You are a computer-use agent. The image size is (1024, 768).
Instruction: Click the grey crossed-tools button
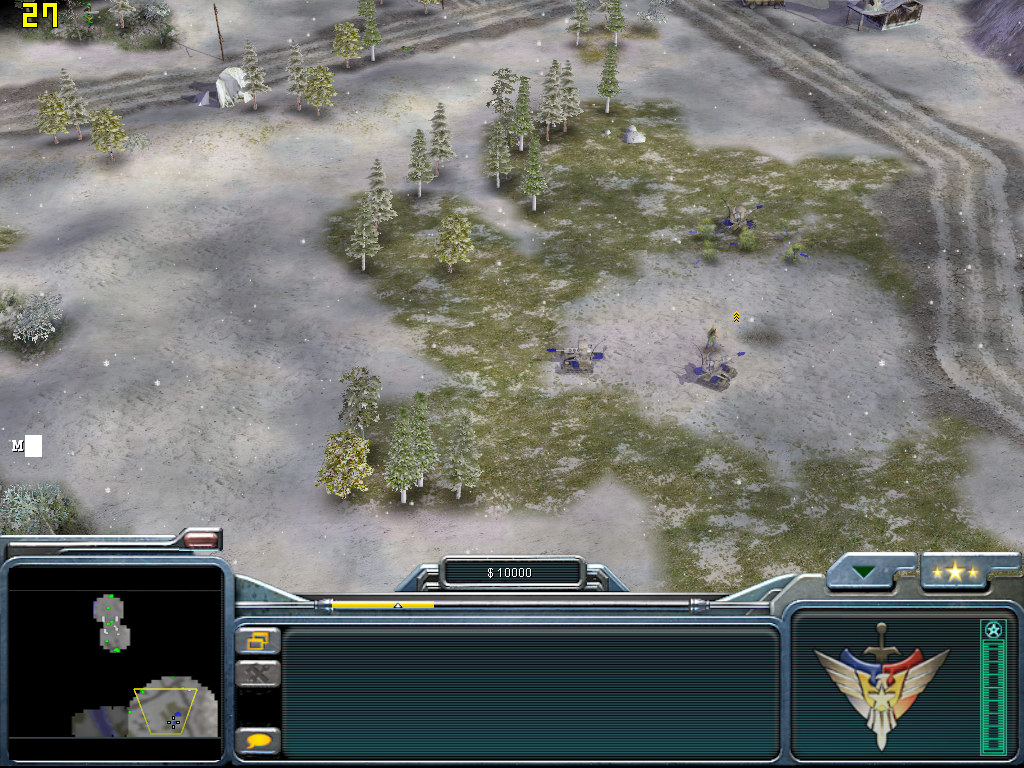click(x=258, y=674)
